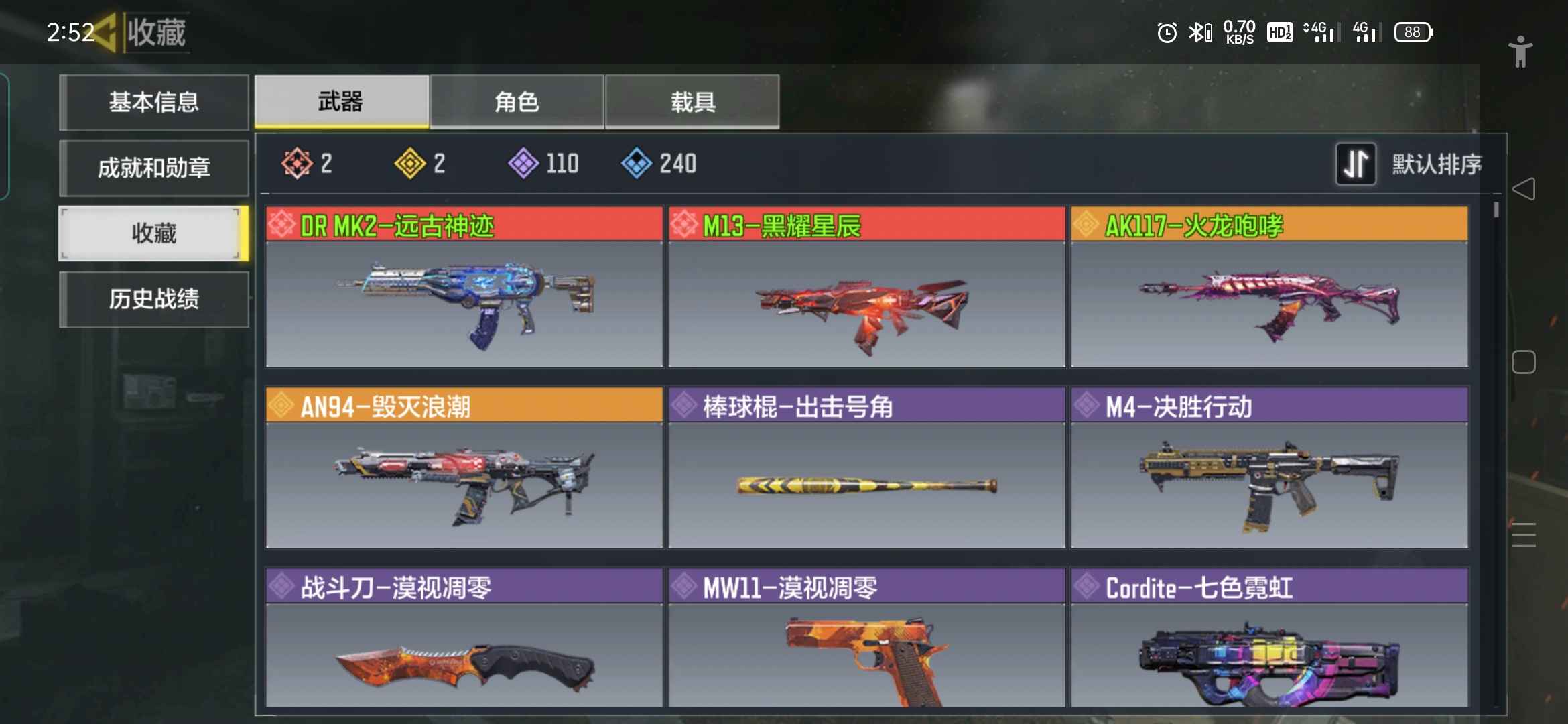The image size is (1568, 724).
Task: Switch to the 角色 tab
Action: click(x=516, y=101)
